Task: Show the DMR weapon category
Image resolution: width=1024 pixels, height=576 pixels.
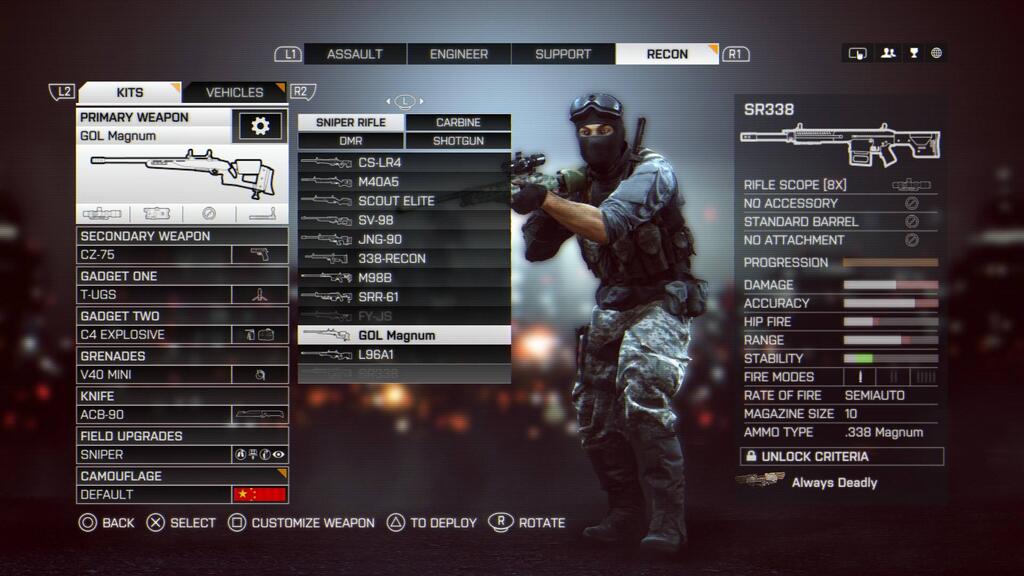Action: pyautogui.click(x=351, y=141)
